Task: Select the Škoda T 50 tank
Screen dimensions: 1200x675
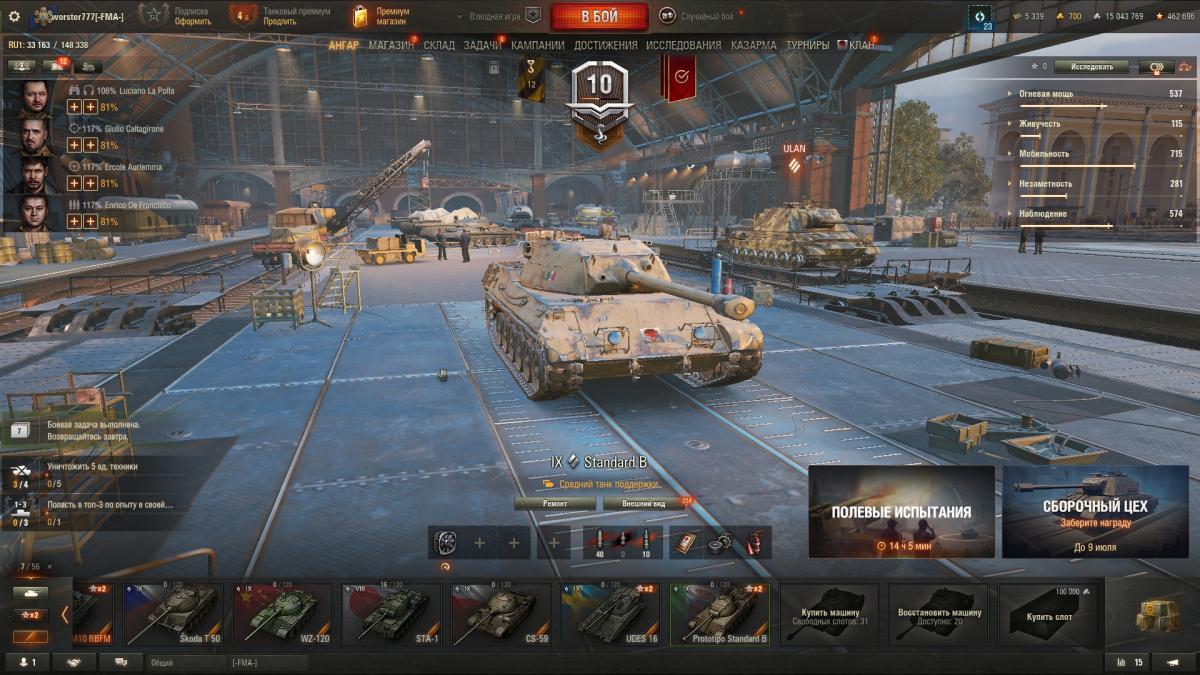Action: pos(173,615)
